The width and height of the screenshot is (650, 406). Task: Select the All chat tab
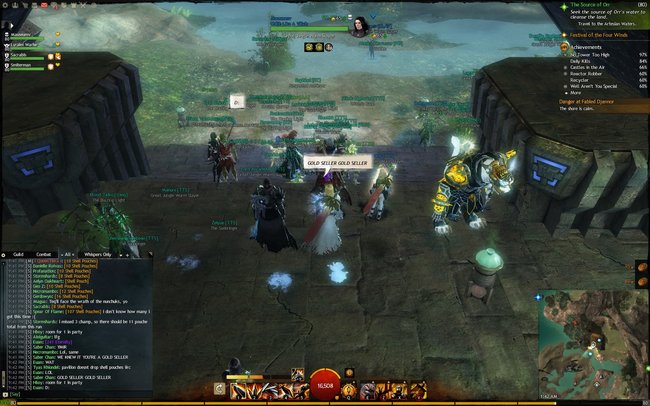click(x=68, y=254)
